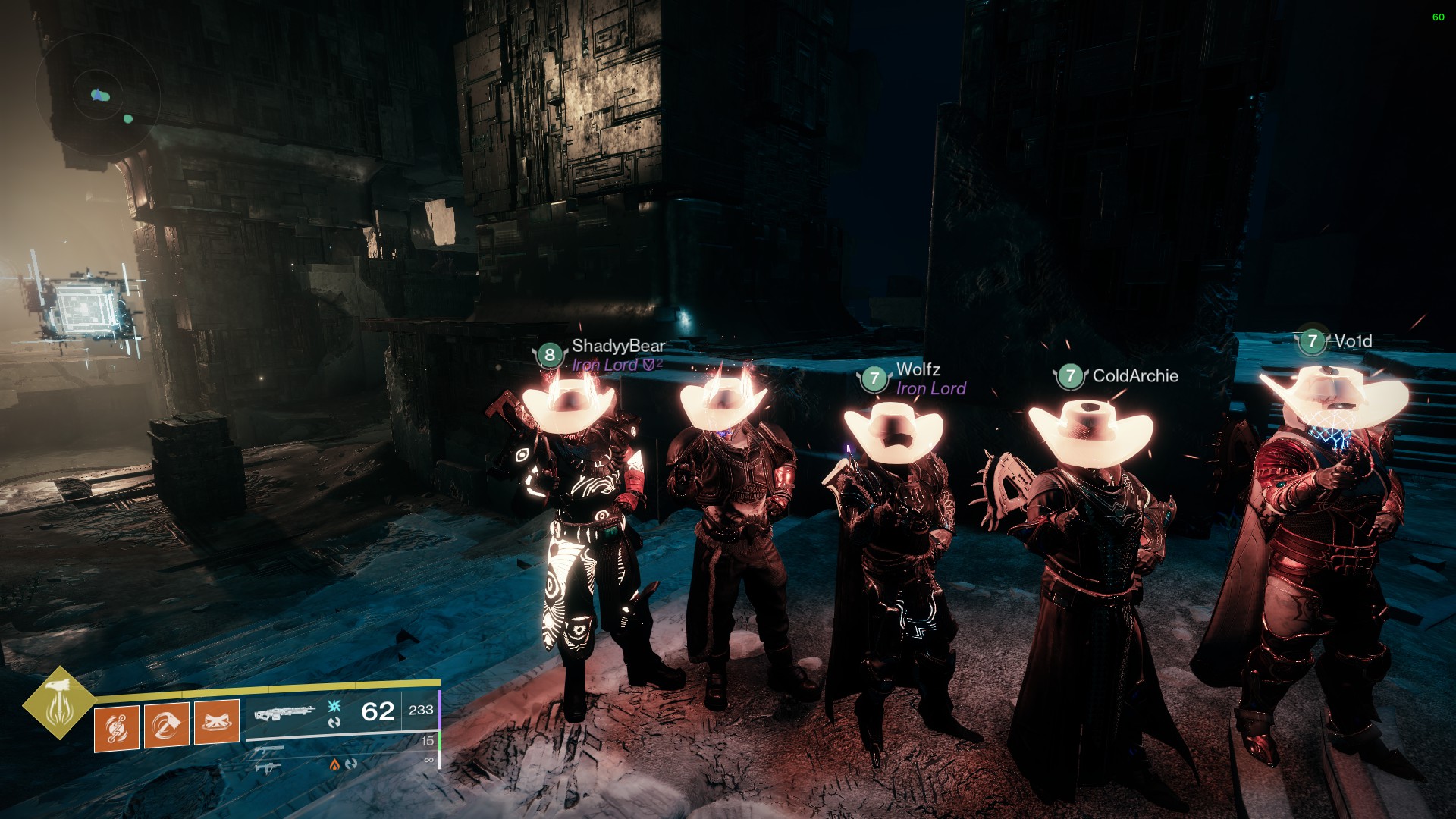Switch to the submachine gun icon
1456x819 pixels.
coord(267,768)
